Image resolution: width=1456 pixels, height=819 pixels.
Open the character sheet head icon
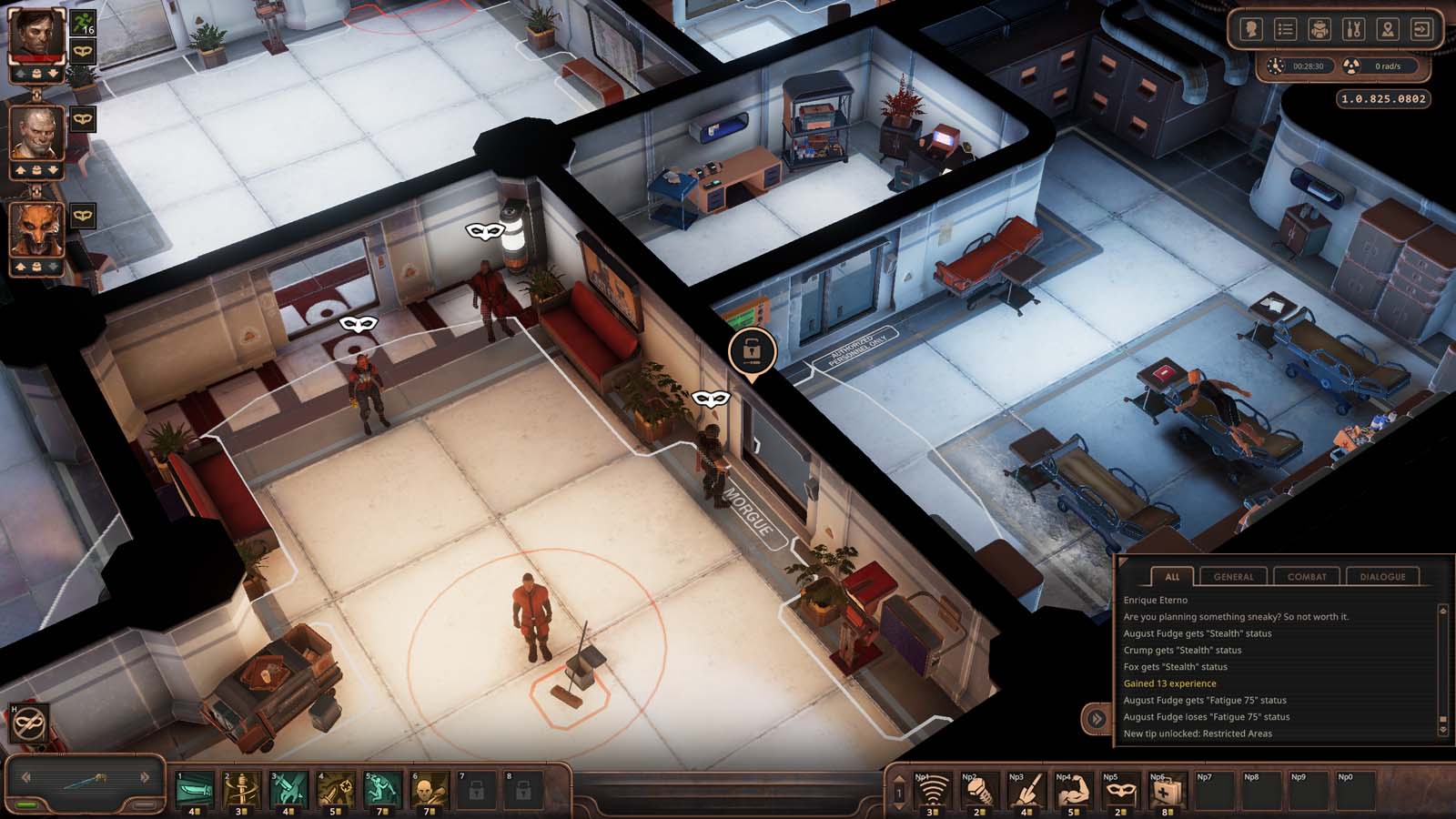coord(1251,30)
